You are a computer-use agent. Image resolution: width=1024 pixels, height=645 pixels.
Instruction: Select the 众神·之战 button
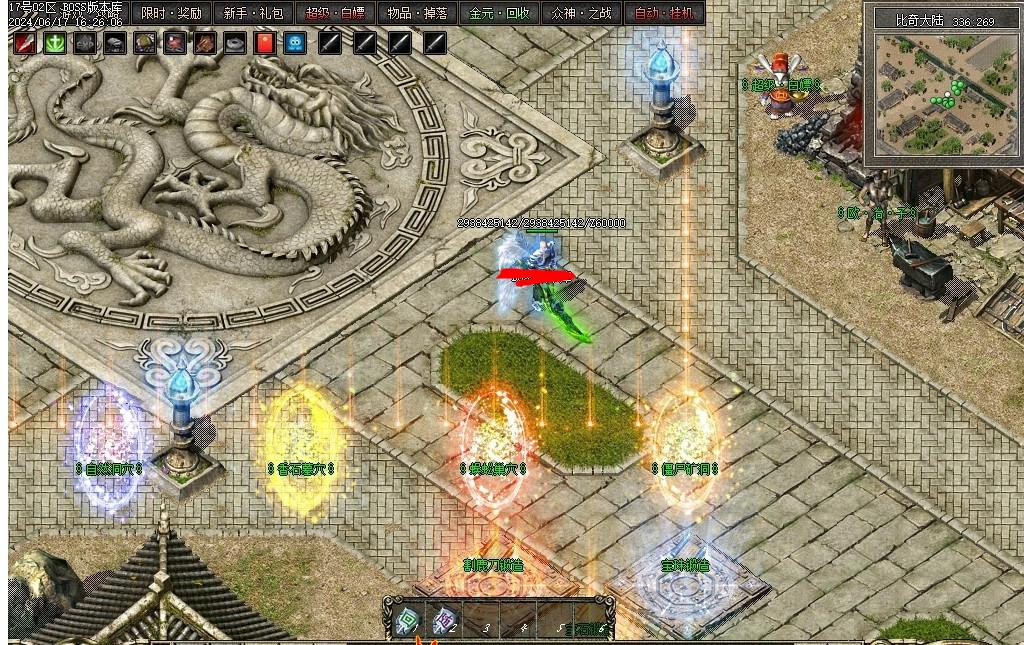(582, 14)
